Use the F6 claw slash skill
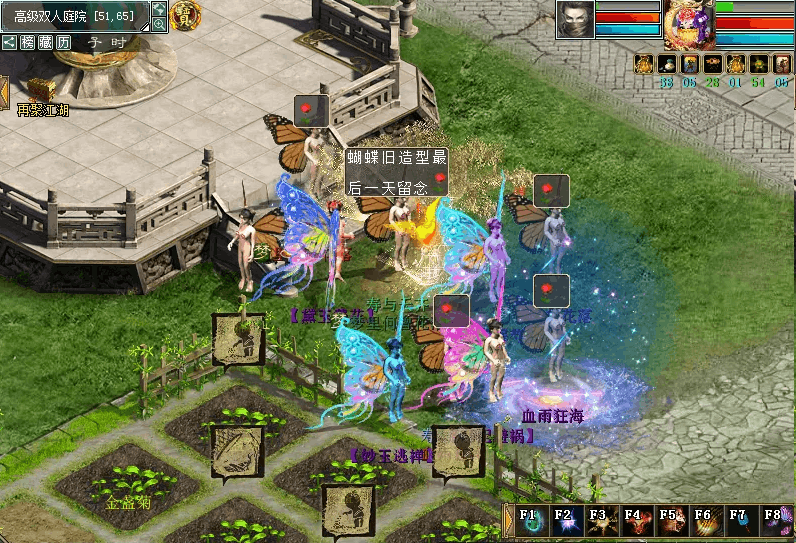The image size is (796, 543). coord(704,523)
